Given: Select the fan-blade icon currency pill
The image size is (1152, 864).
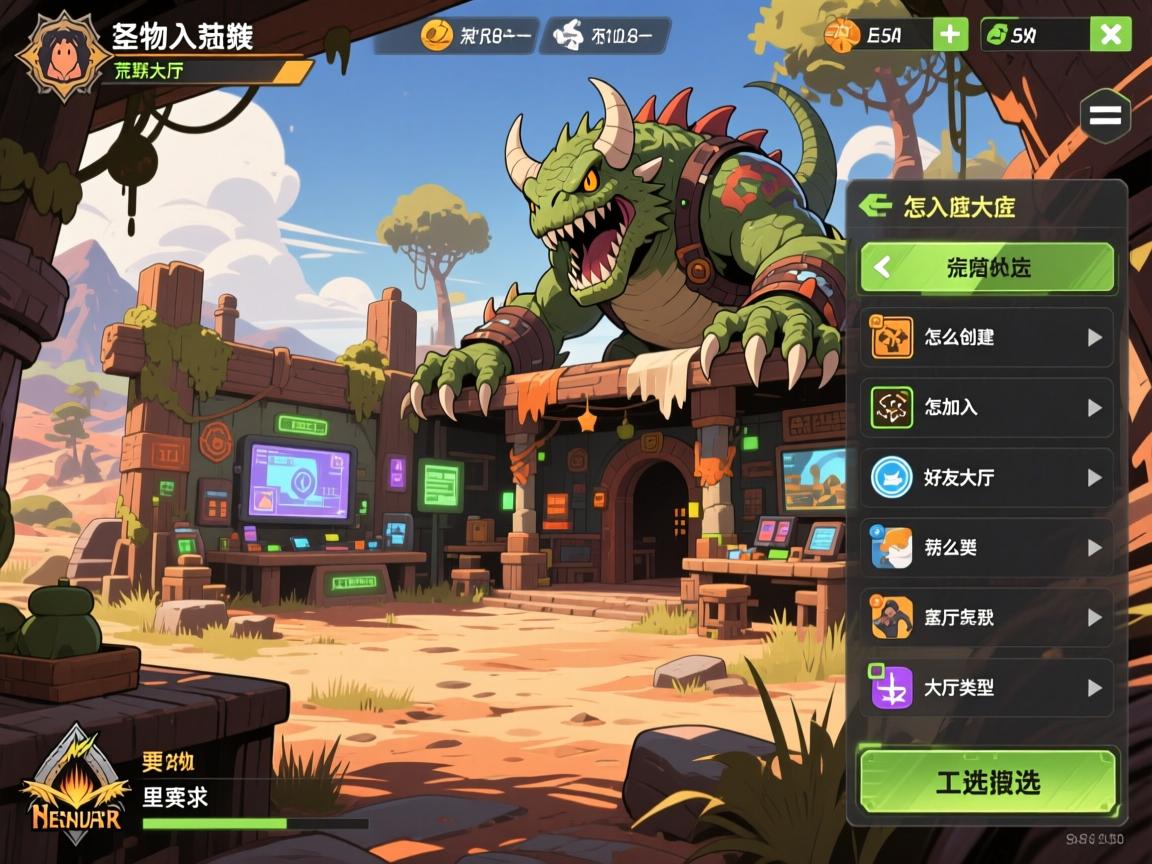Looking at the screenshot, I should pyautogui.click(x=606, y=37).
